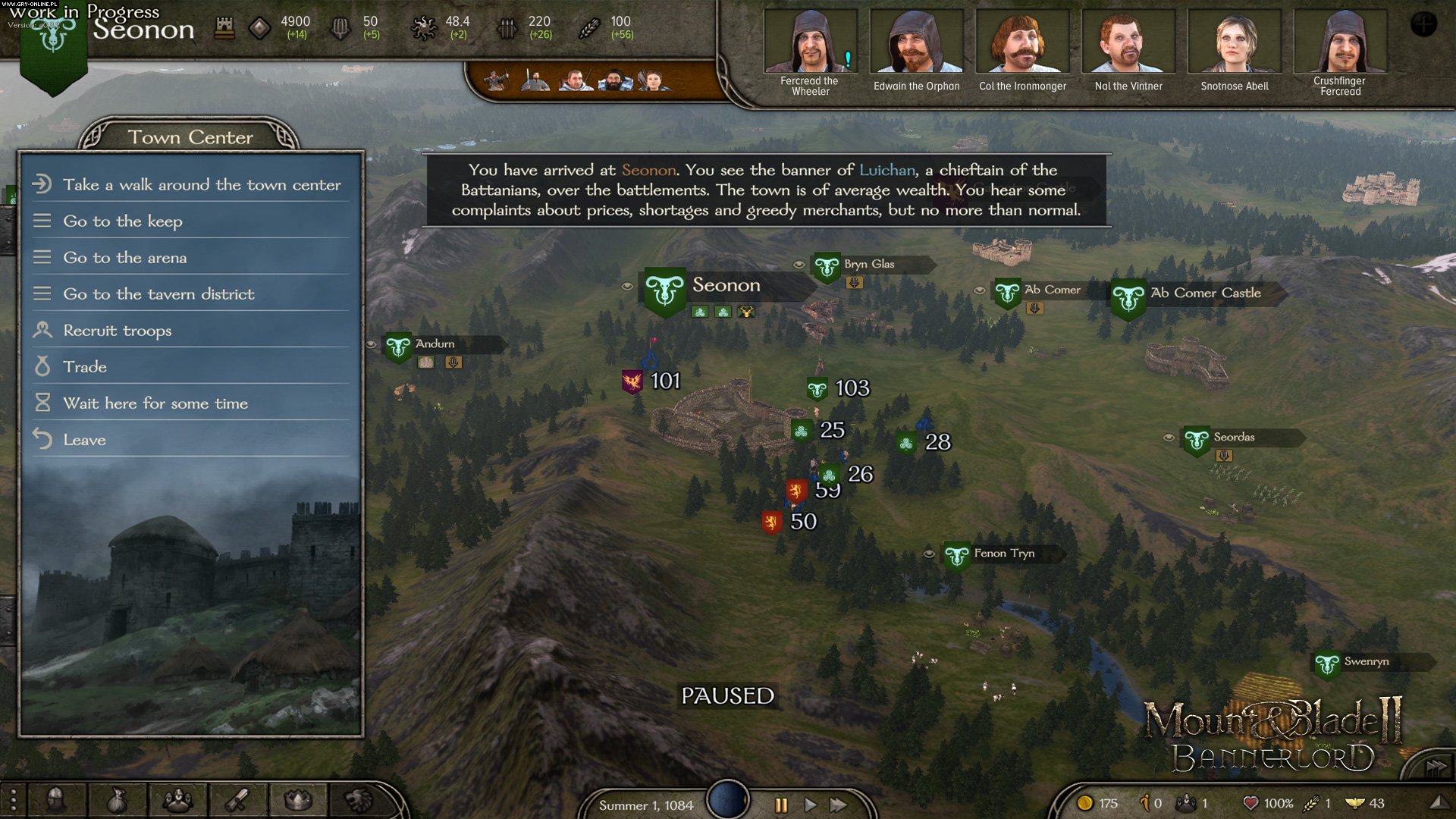
Task: Take a walk around the town center
Action: coord(201,184)
